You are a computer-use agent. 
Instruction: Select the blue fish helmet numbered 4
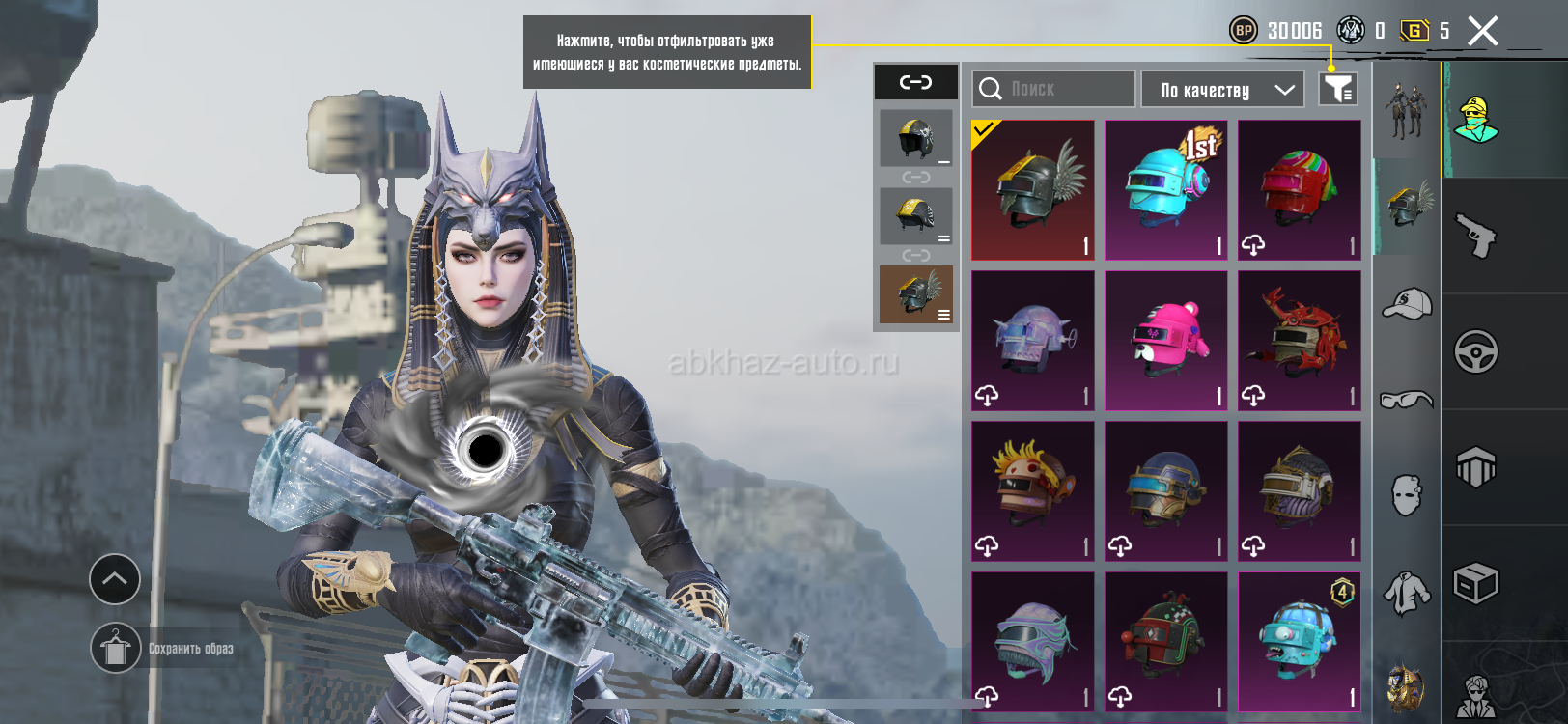tap(1300, 642)
